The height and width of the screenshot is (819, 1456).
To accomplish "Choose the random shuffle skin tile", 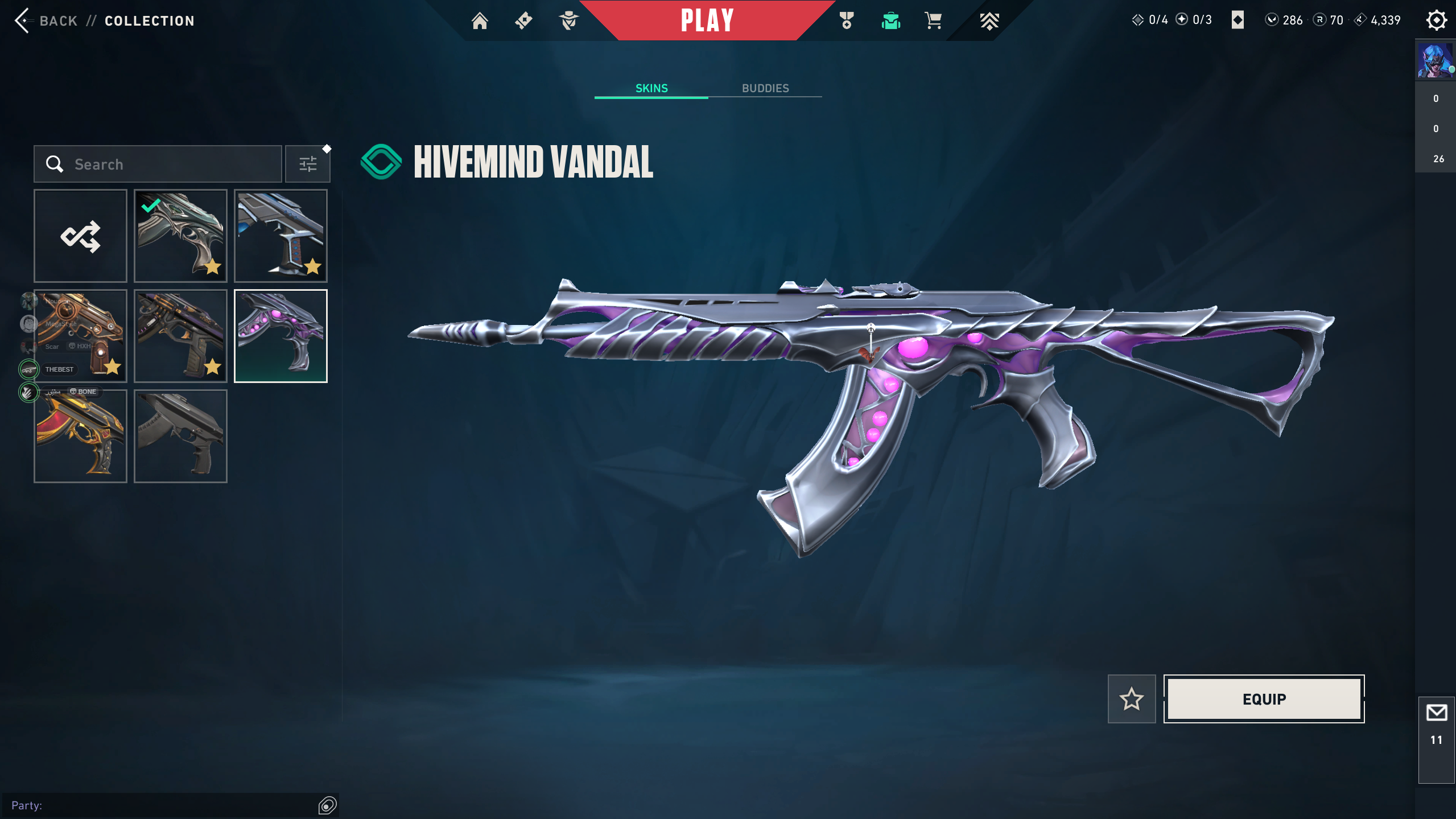I will click(x=80, y=236).
